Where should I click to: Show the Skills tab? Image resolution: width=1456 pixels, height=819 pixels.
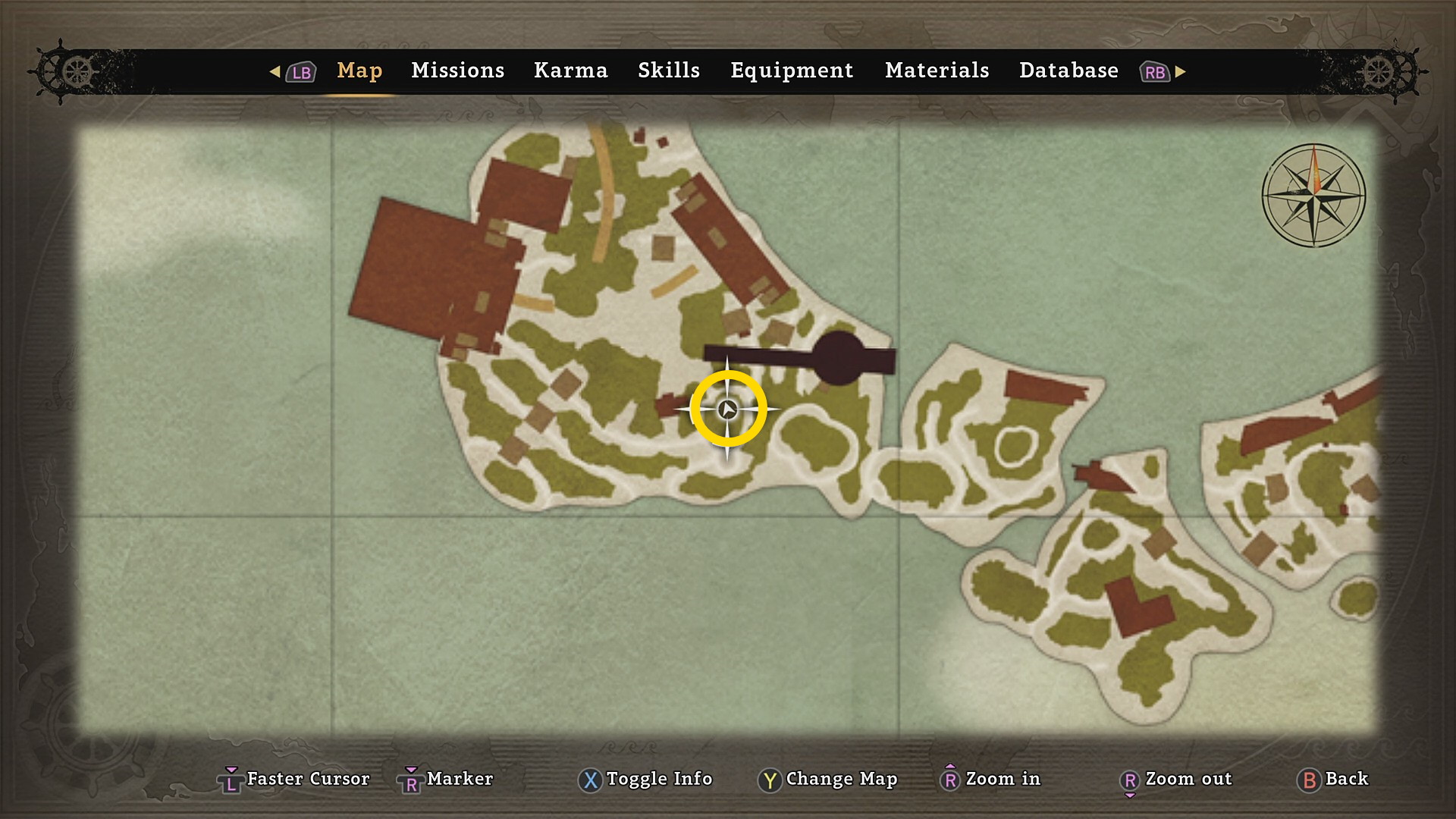click(x=668, y=71)
